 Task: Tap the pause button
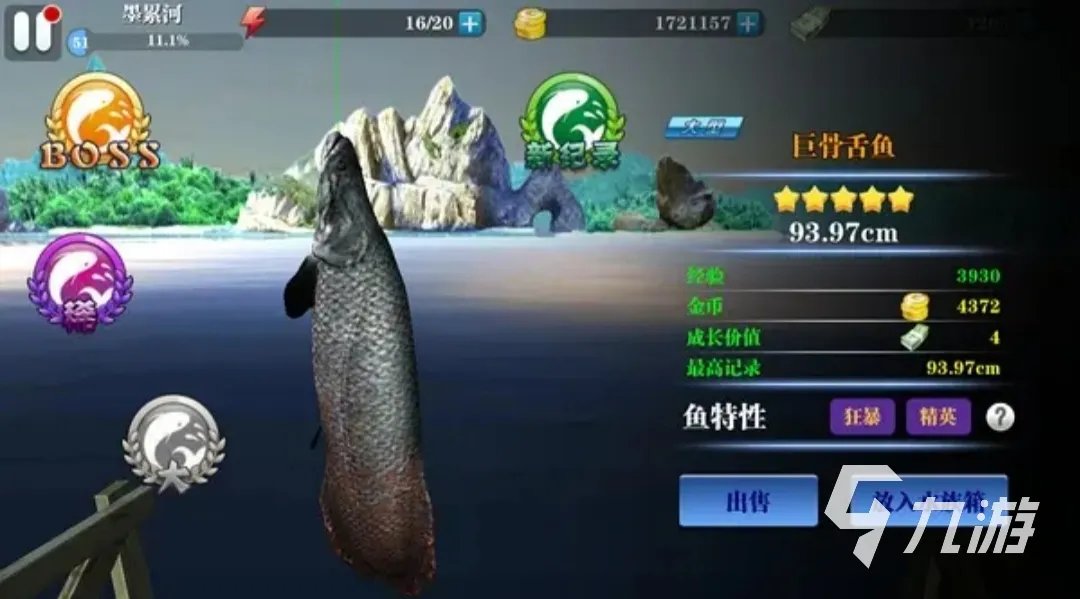coord(32,30)
